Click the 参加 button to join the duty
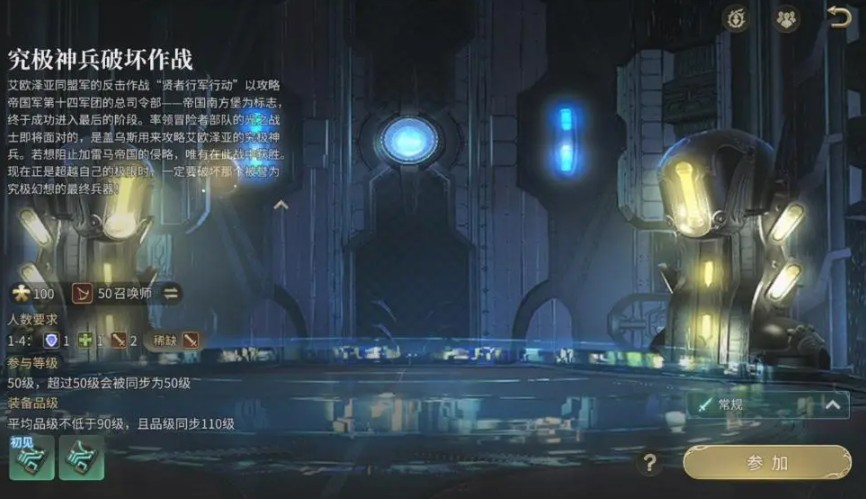866x499 pixels. tap(767, 462)
